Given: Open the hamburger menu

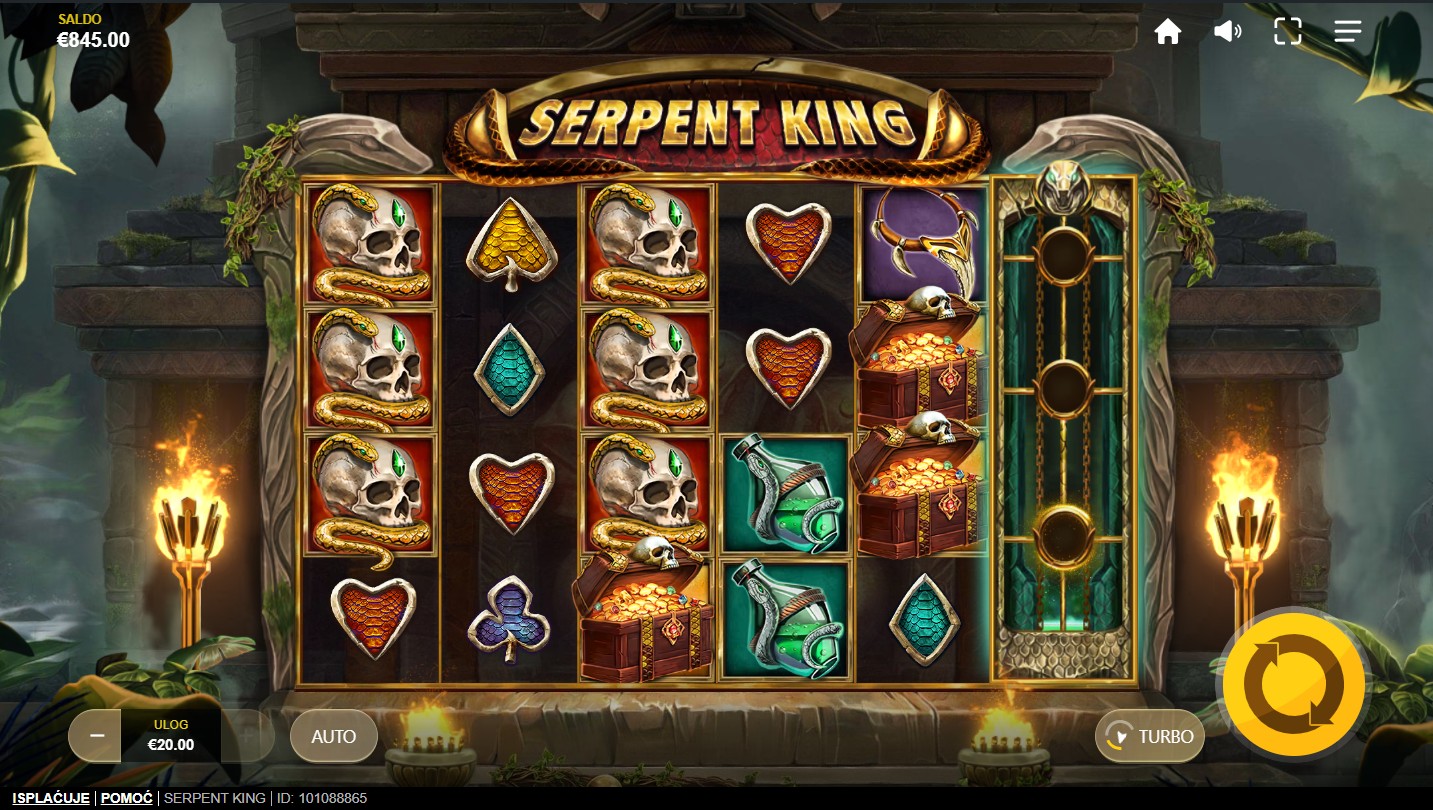Looking at the screenshot, I should point(1347,32).
